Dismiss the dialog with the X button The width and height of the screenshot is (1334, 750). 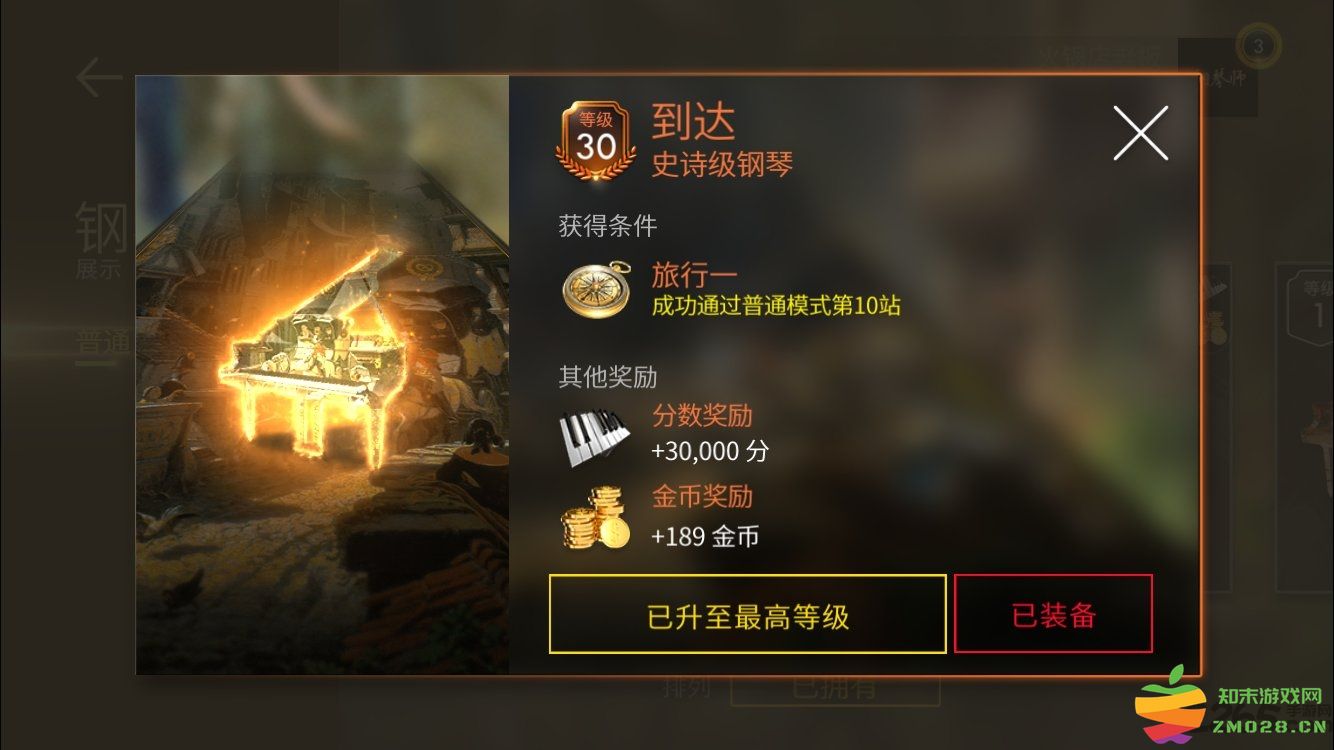tap(1139, 133)
